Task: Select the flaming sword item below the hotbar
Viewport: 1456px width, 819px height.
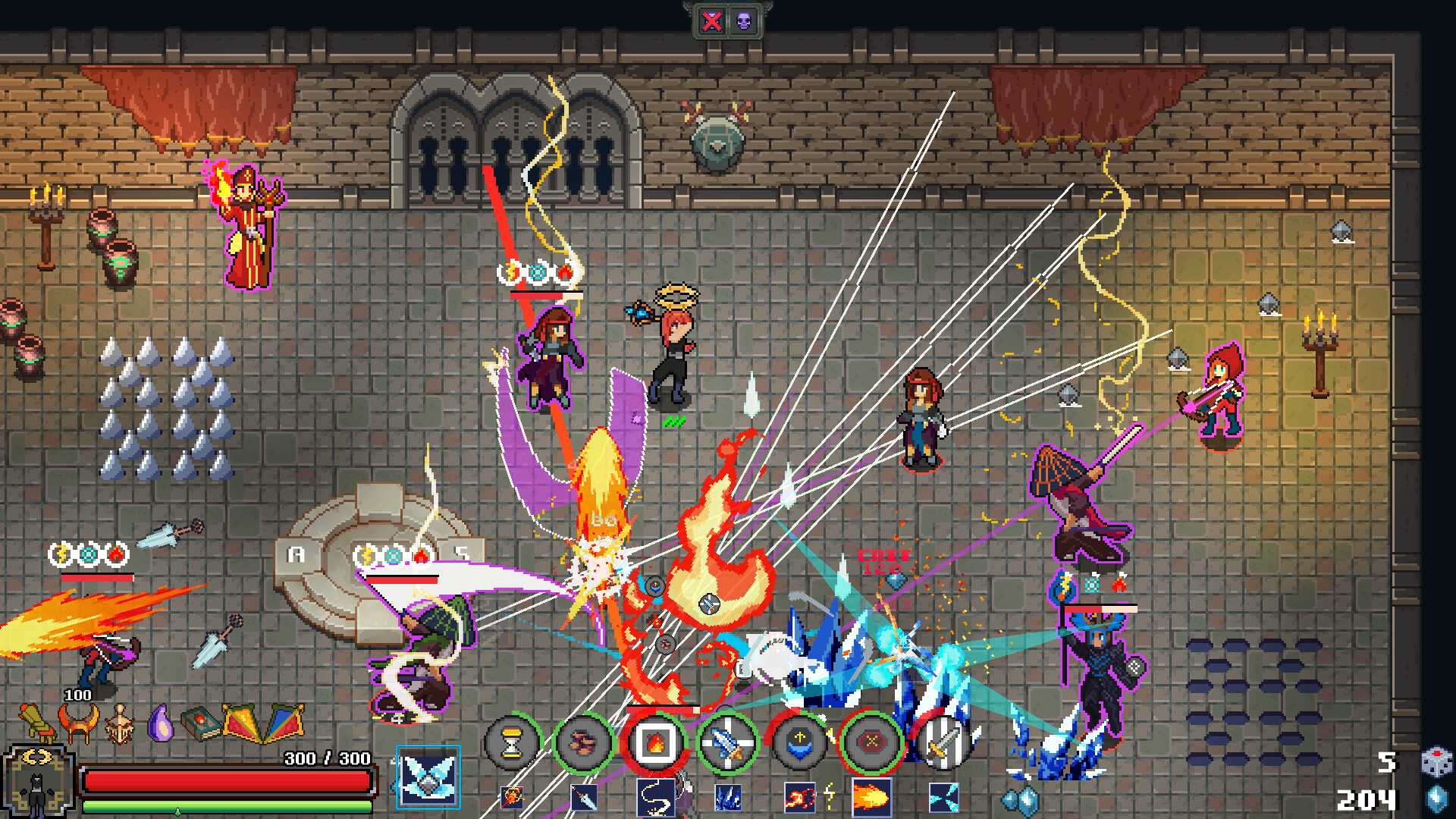Action: point(513,798)
